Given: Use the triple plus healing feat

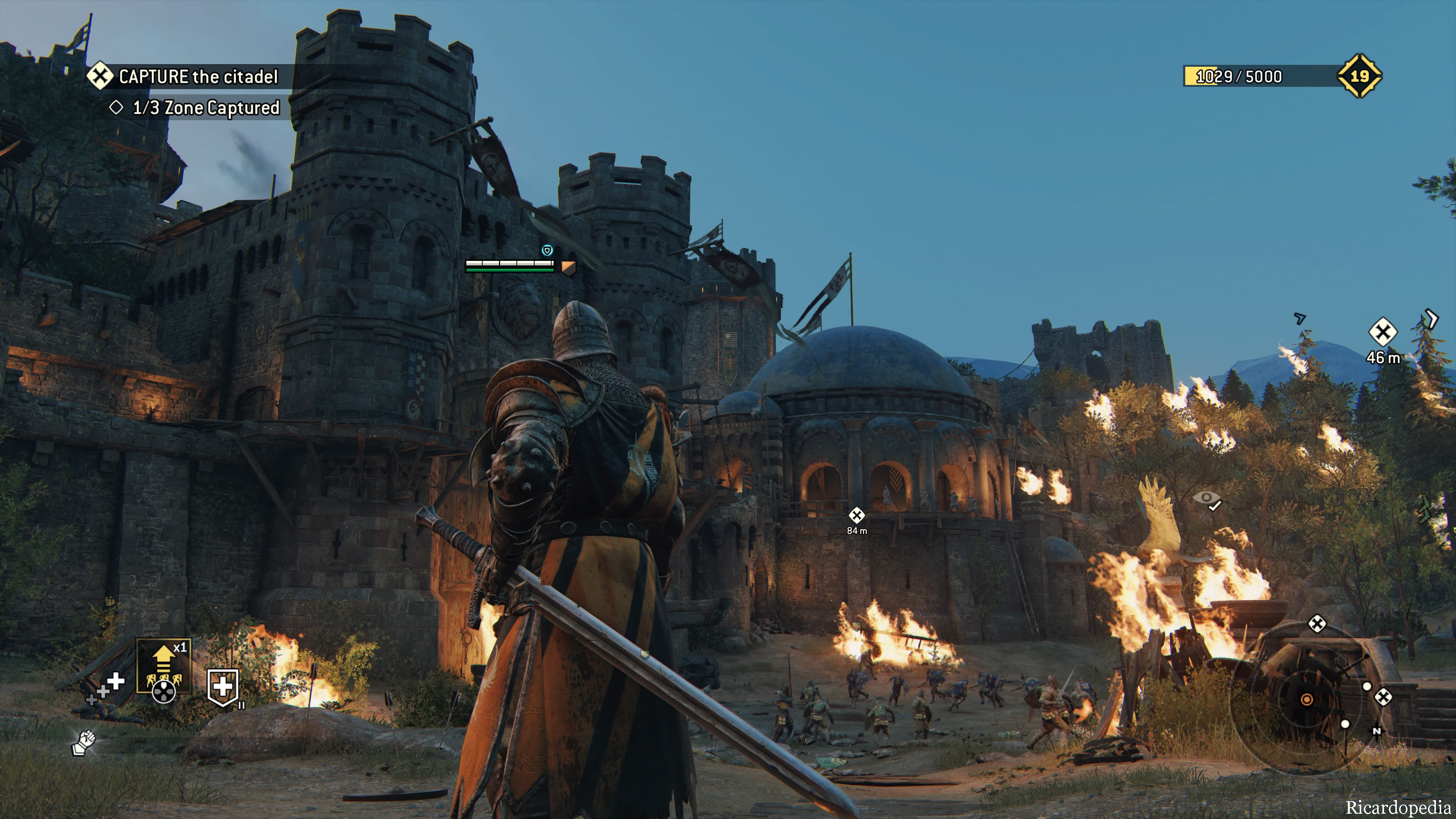Looking at the screenshot, I should [x=106, y=688].
